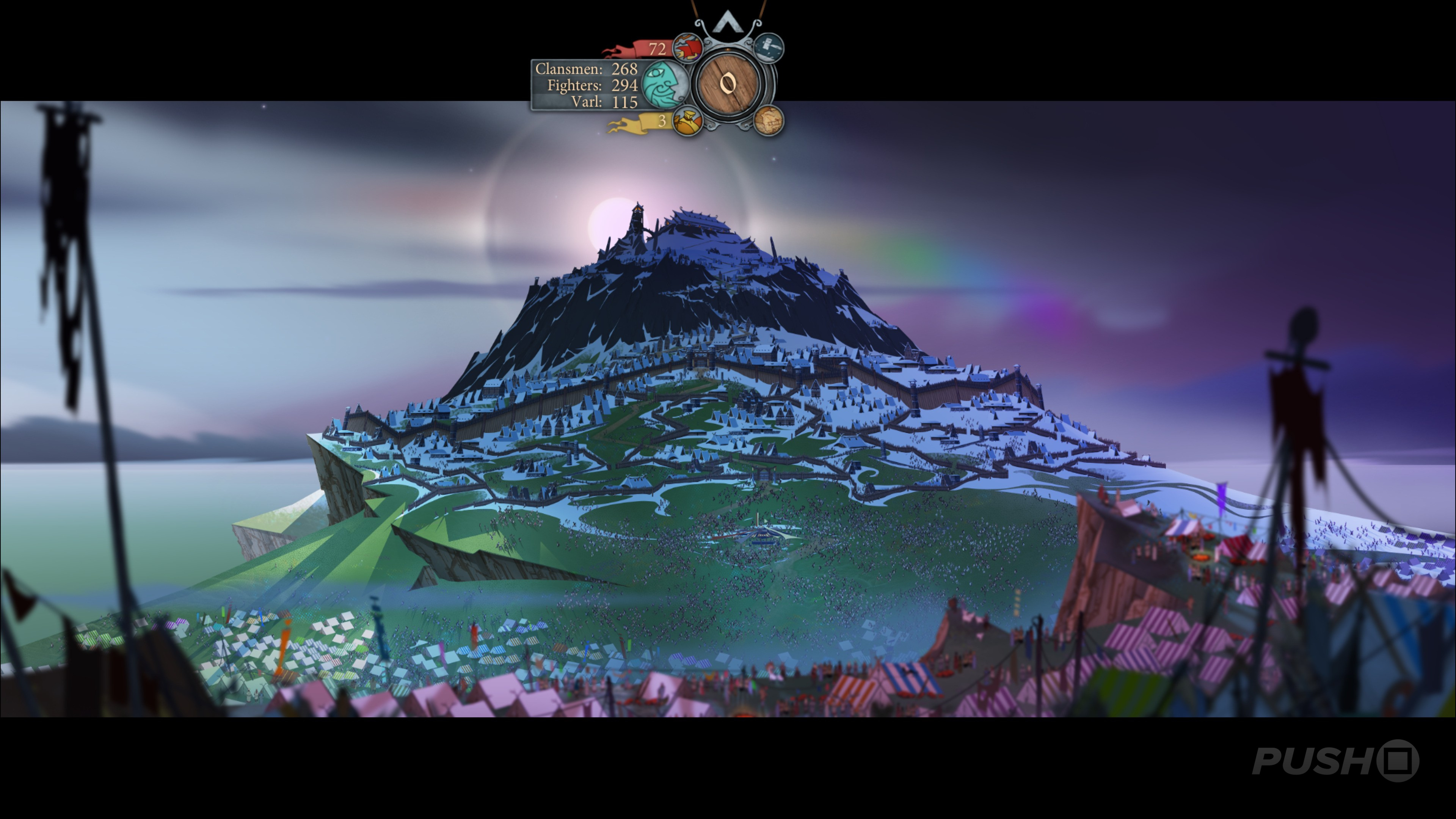This screenshot has width=1456, height=819.
Task: Click the wooden shield day counter
Action: [728, 84]
